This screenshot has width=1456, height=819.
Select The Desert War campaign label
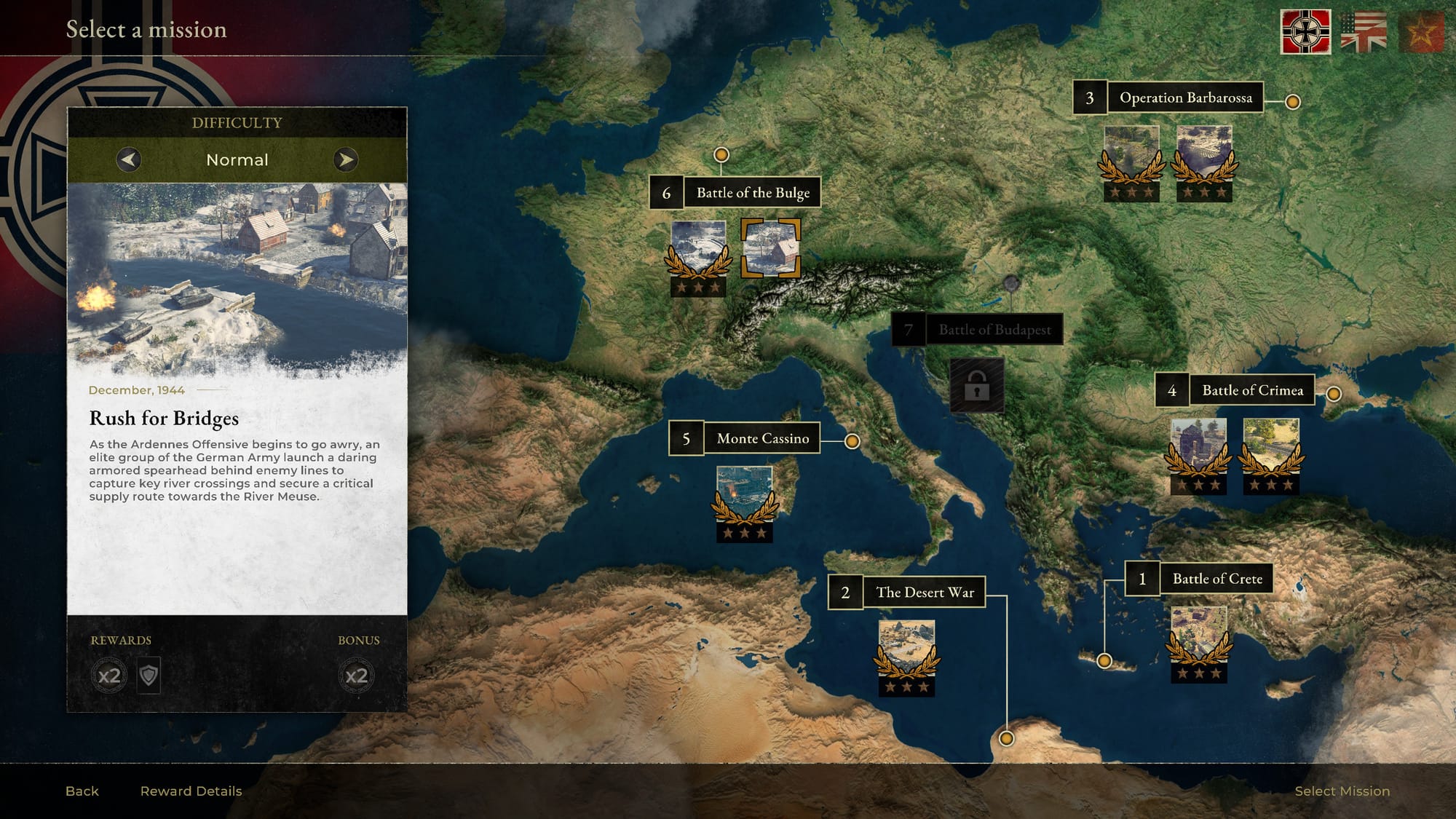click(925, 593)
